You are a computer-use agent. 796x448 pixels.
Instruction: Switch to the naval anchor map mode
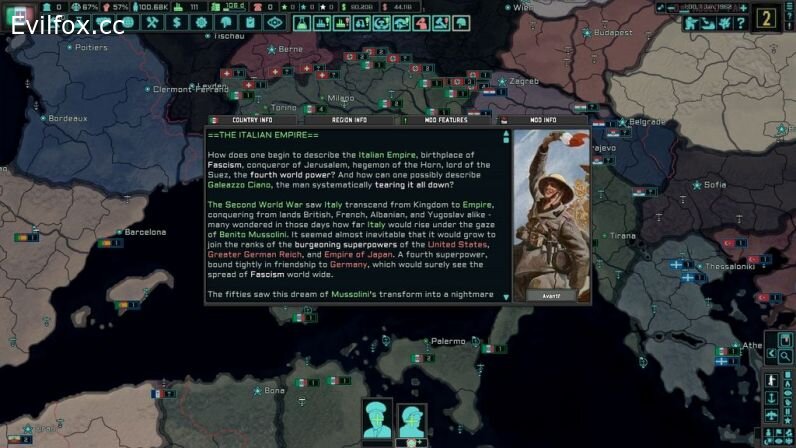click(773, 398)
